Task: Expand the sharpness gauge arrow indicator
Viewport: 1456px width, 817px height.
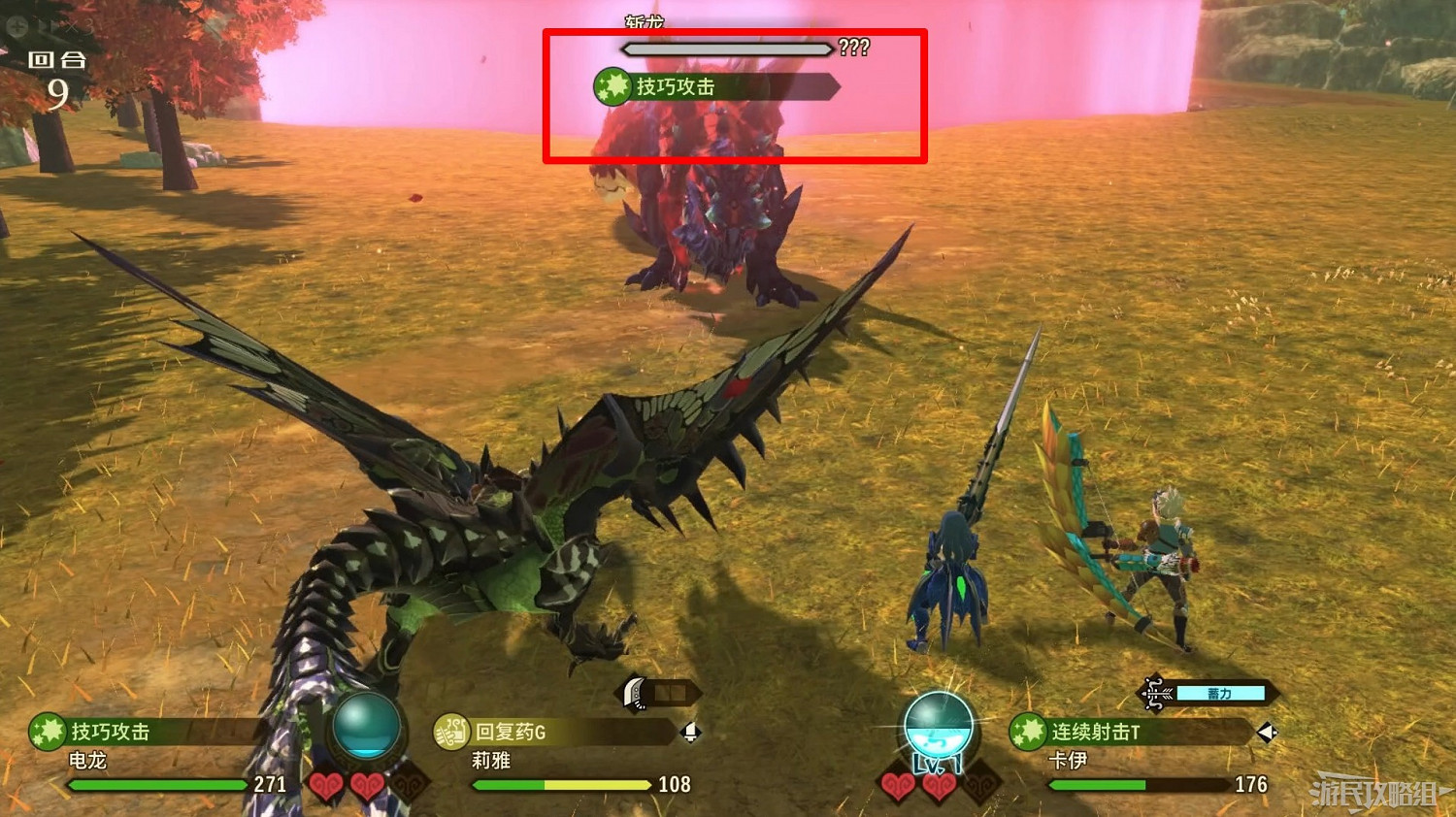Action: [x=697, y=691]
